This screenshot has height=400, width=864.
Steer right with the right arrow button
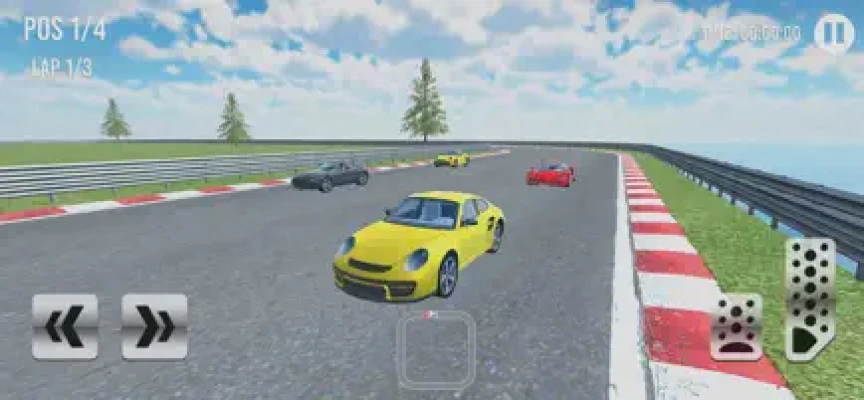pyautogui.click(x=155, y=326)
